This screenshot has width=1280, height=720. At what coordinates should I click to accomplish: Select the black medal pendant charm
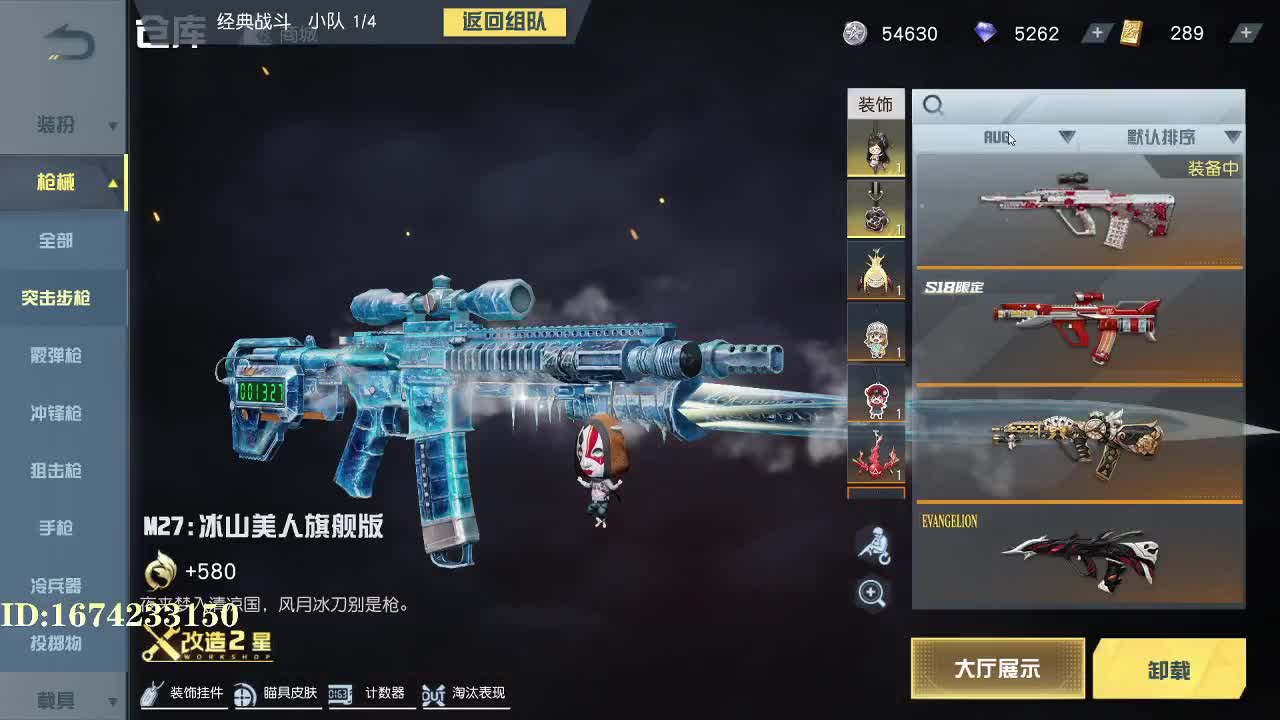tap(874, 208)
